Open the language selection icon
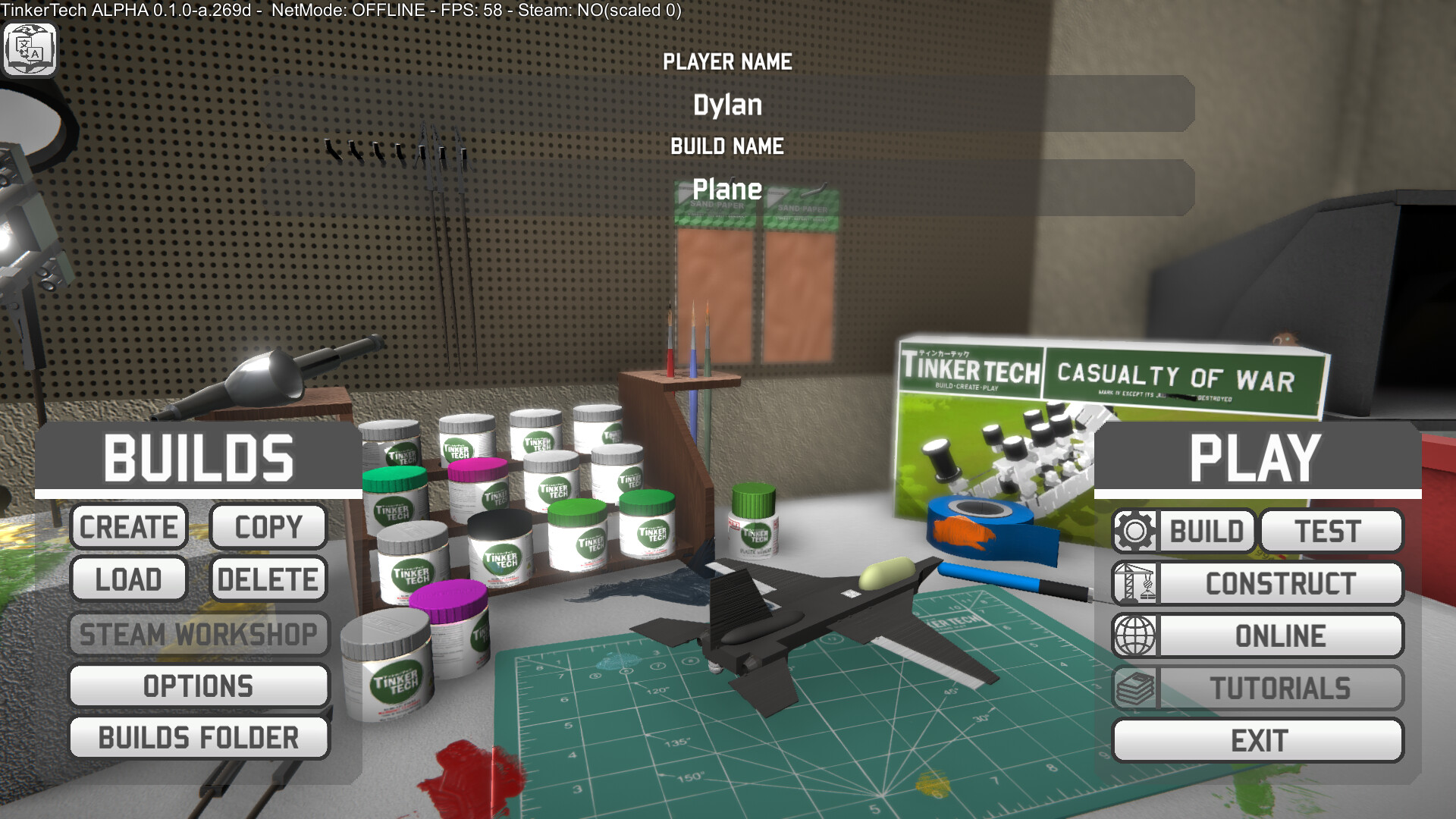Image resolution: width=1456 pixels, height=819 pixels. click(x=30, y=49)
